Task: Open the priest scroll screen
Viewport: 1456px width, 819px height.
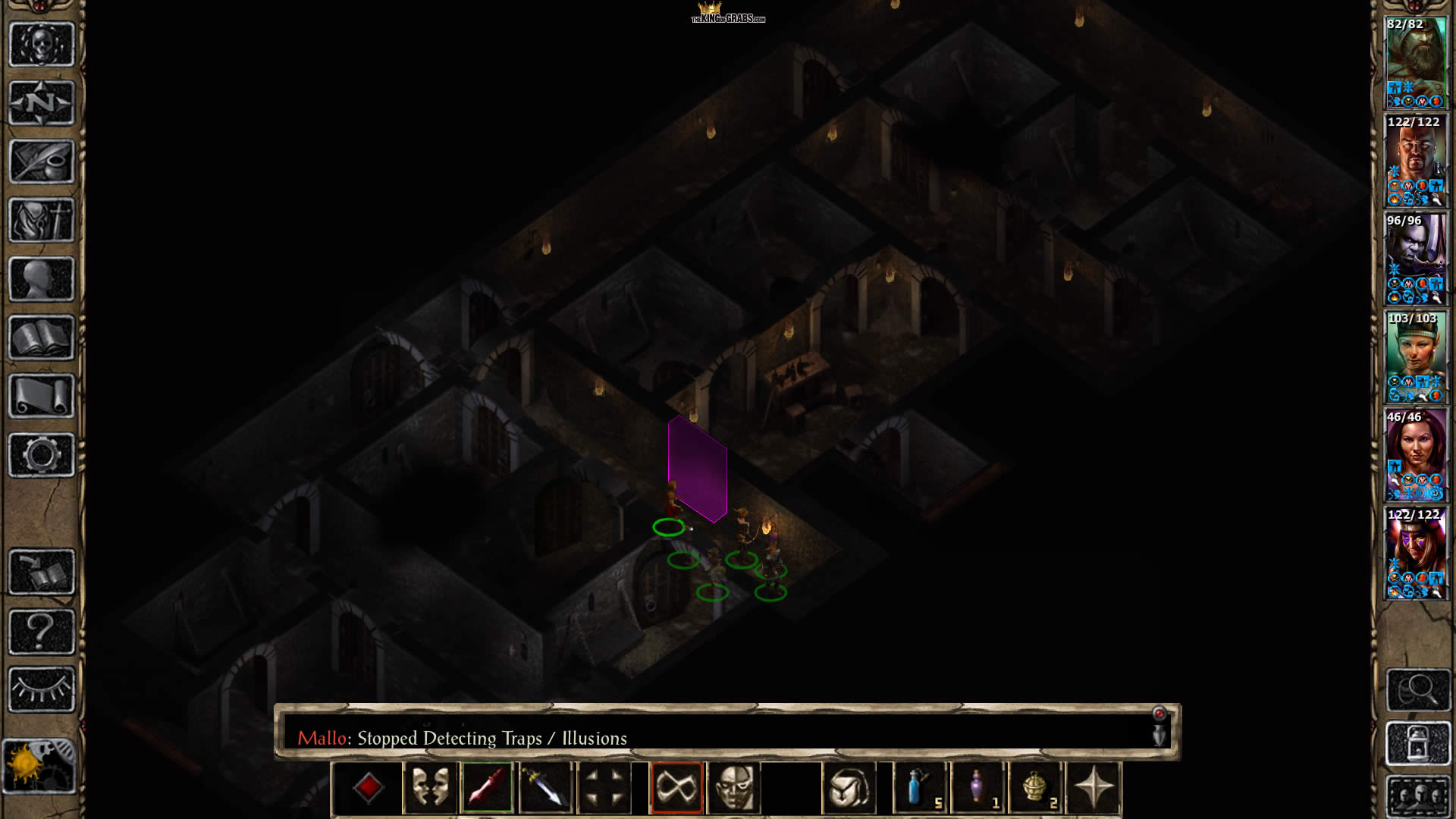Action: [42, 396]
